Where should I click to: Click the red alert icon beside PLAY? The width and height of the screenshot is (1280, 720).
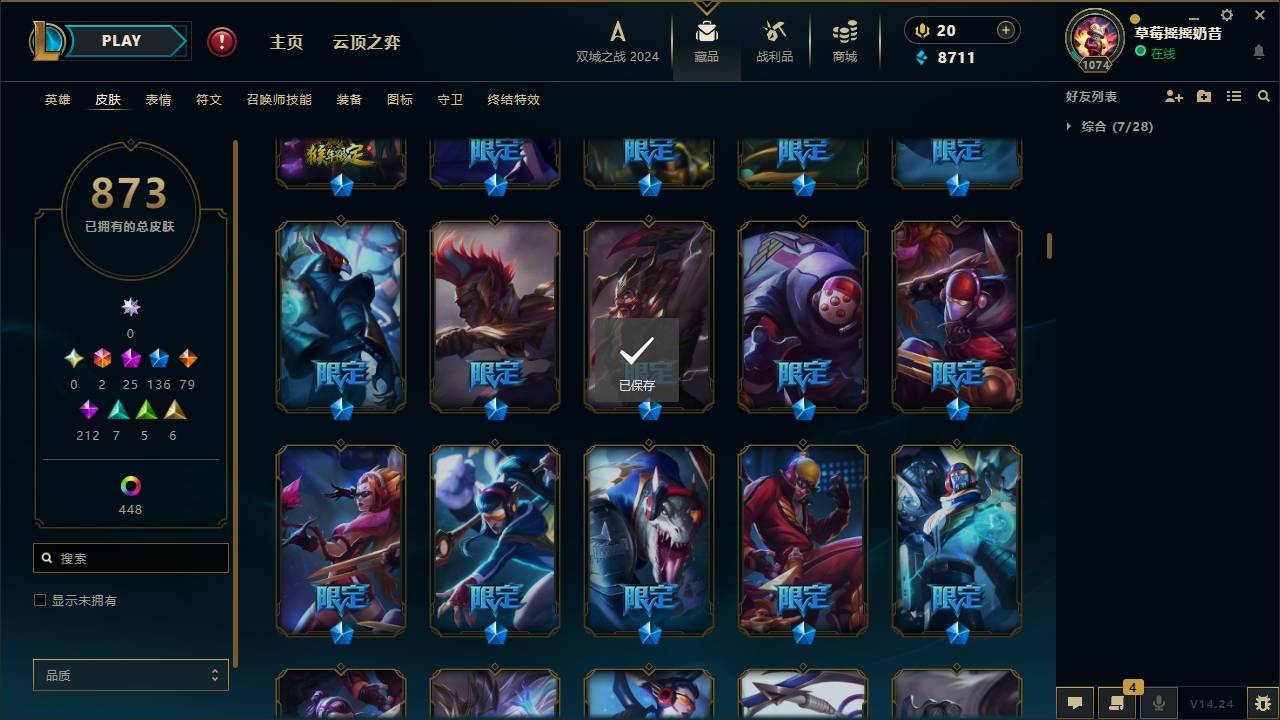pyautogui.click(x=220, y=41)
